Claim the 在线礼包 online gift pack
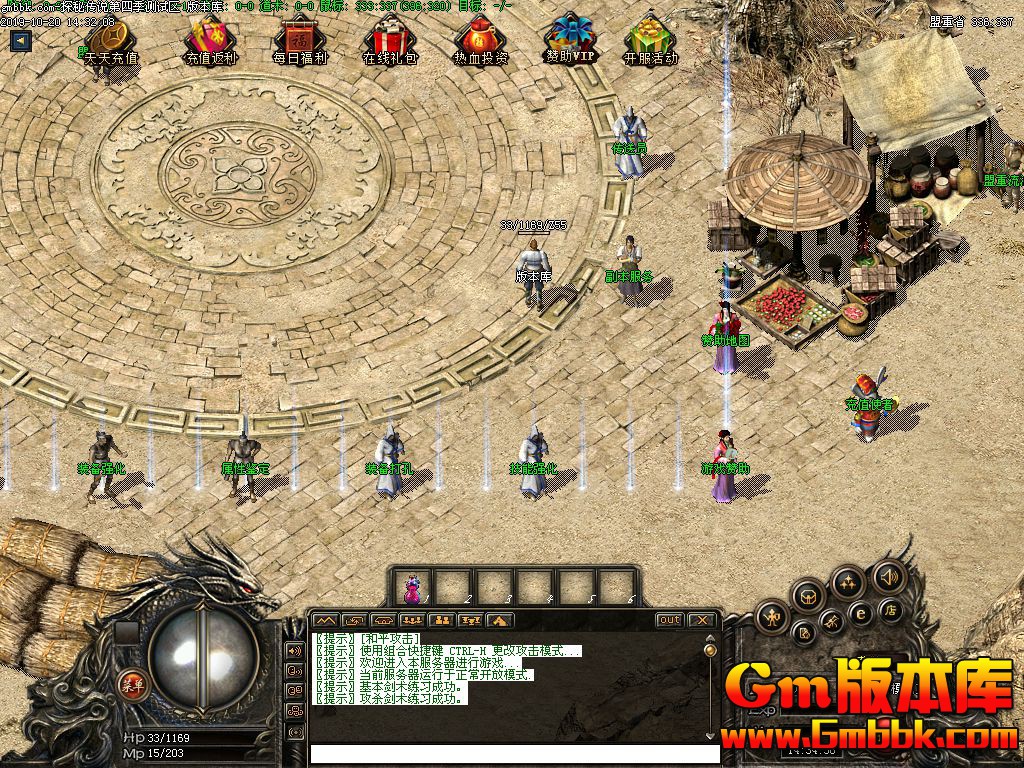Viewport: 1024px width, 768px height. tap(389, 43)
